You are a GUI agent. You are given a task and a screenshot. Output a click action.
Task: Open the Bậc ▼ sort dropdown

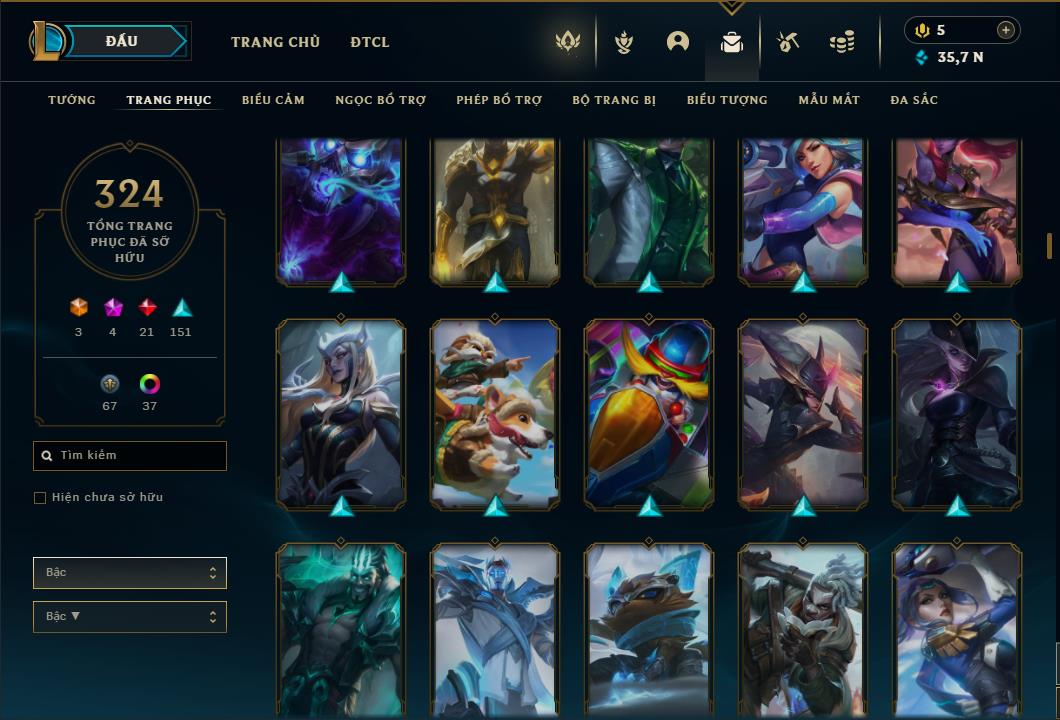click(x=130, y=617)
